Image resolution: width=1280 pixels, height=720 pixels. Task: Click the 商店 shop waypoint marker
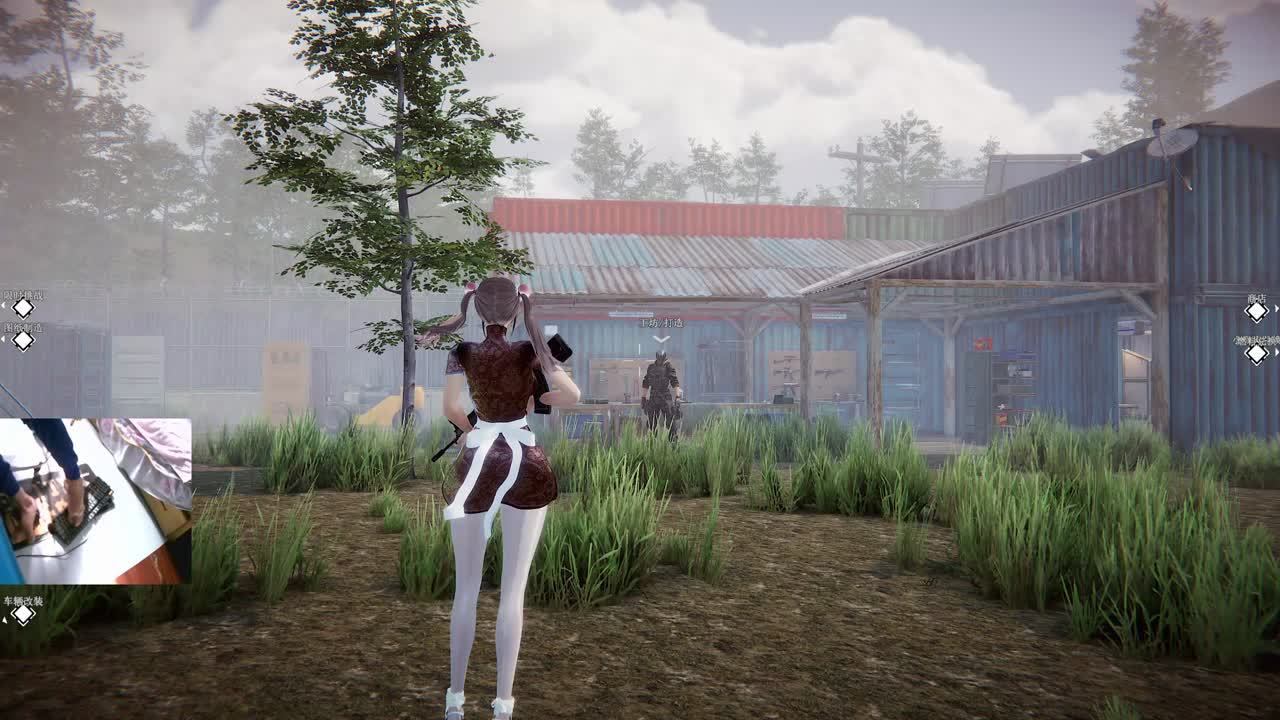(x=1256, y=311)
